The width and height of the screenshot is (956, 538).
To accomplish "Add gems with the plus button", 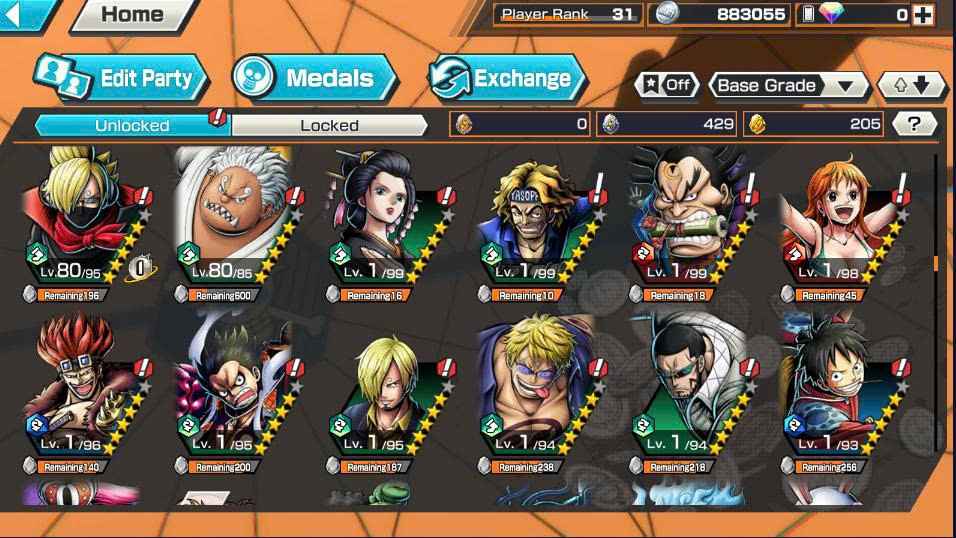I will tap(923, 14).
